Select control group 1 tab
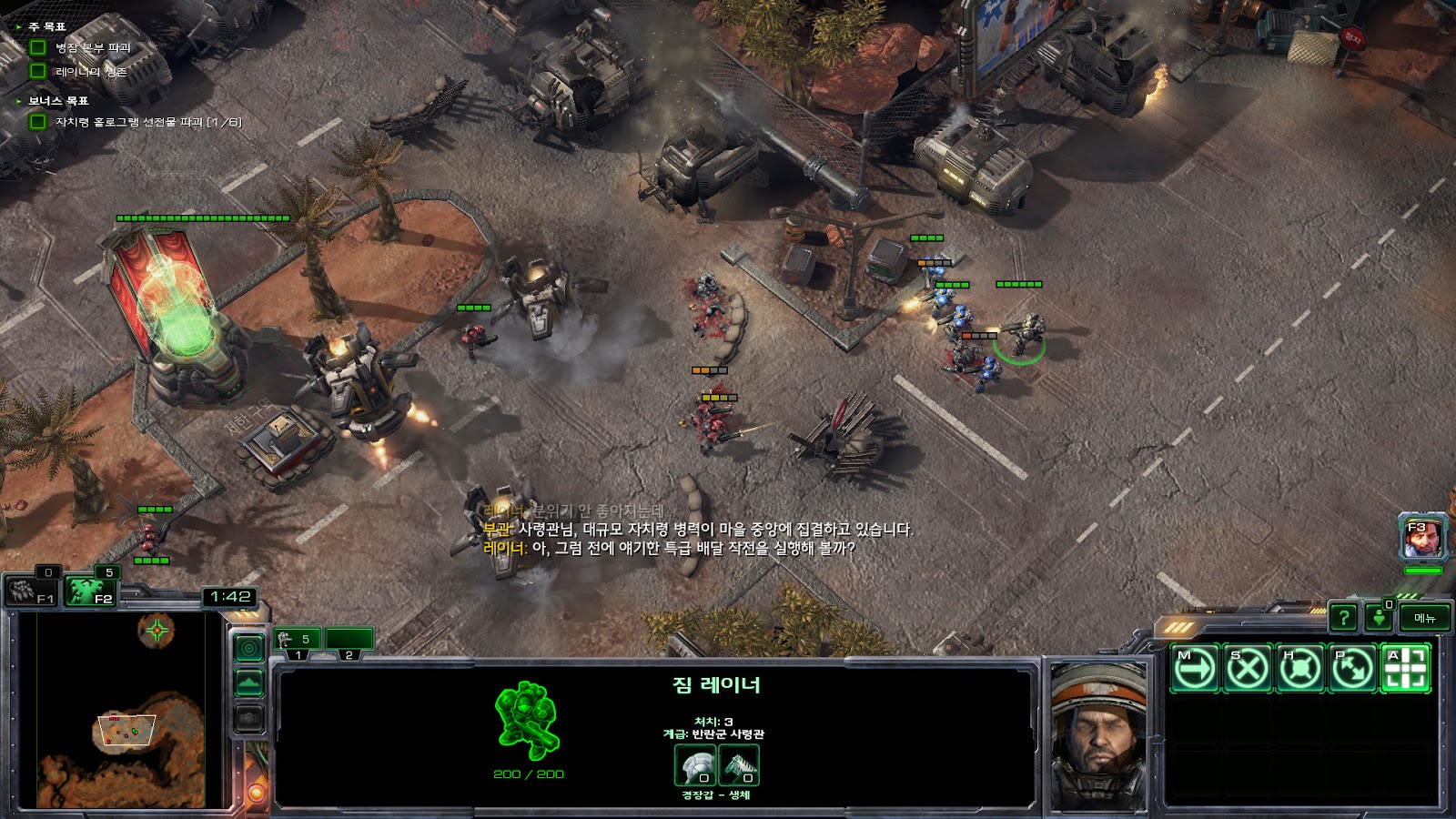The height and width of the screenshot is (819, 1456). (x=298, y=642)
